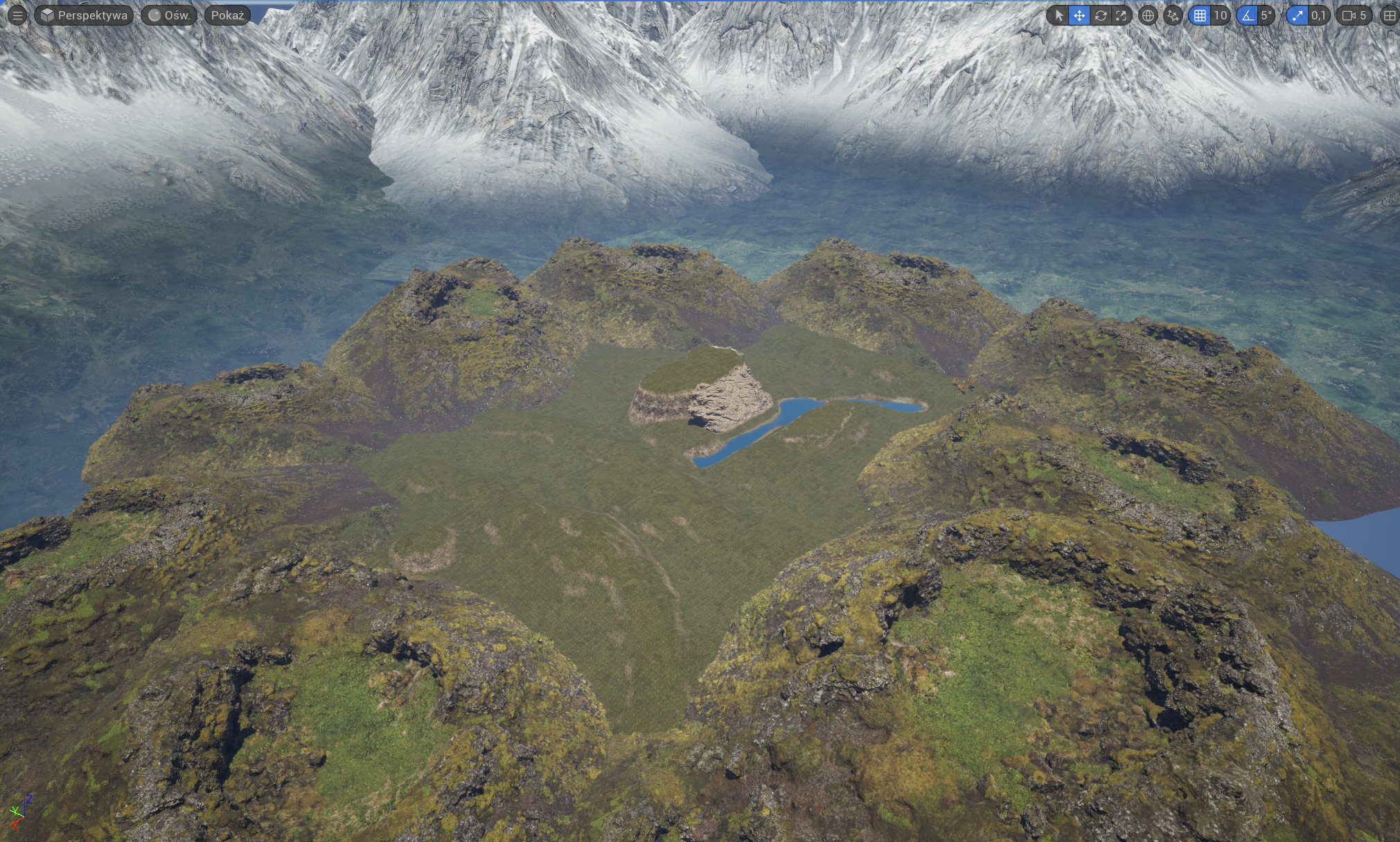Open the hamburger viewport options menu
This screenshot has height=842, width=1400.
tap(17, 15)
